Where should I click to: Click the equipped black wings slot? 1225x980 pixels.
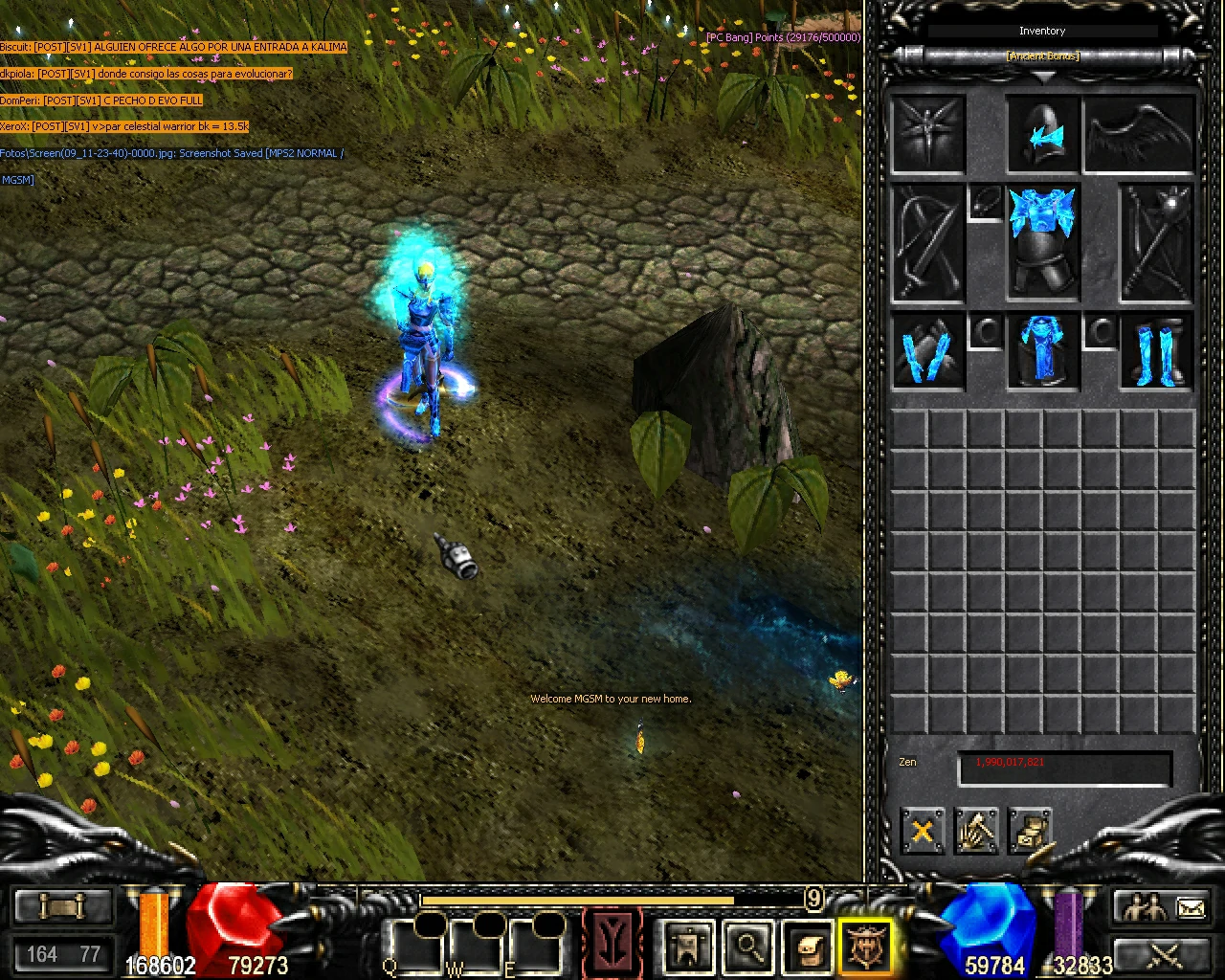tap(1139, 134)
